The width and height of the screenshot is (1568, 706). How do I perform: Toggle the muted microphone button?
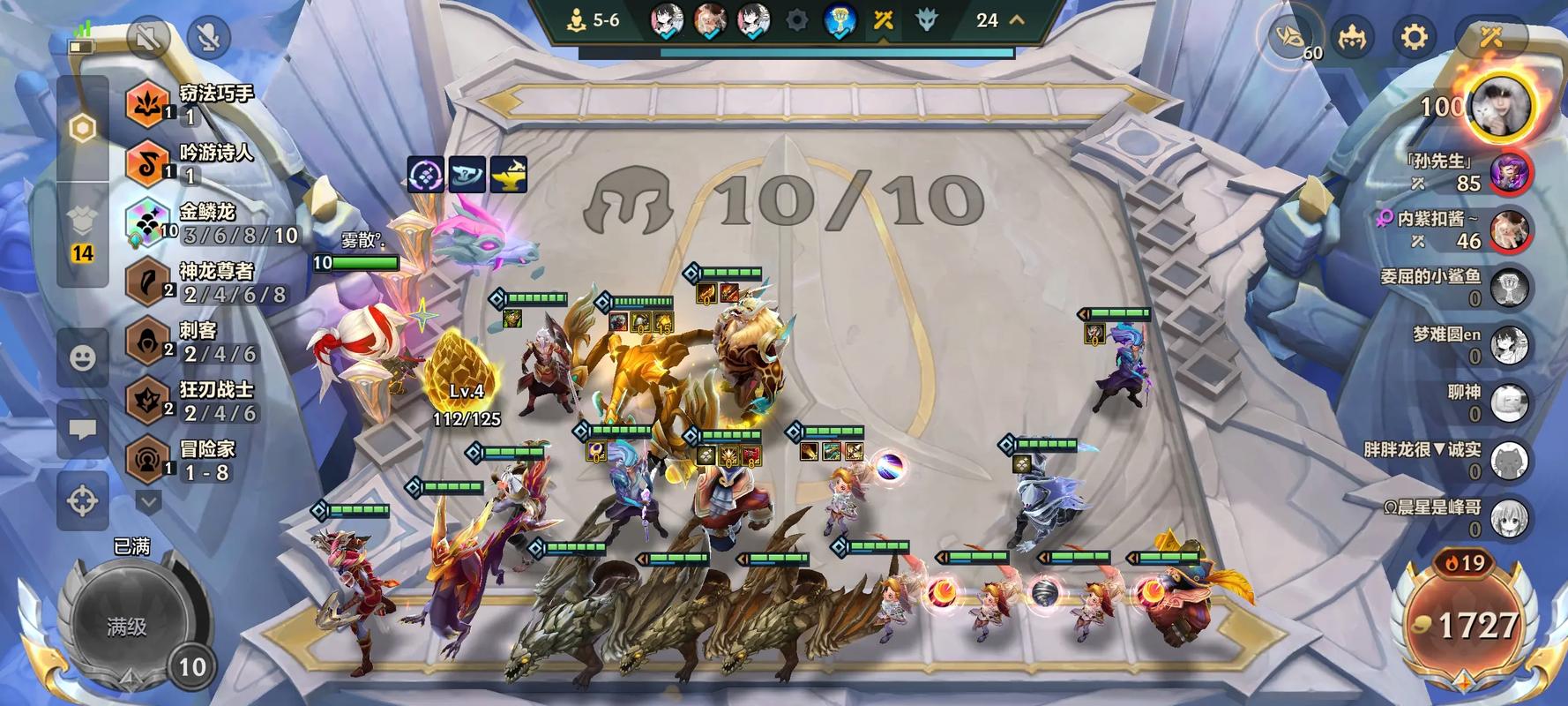click(209, 37)
